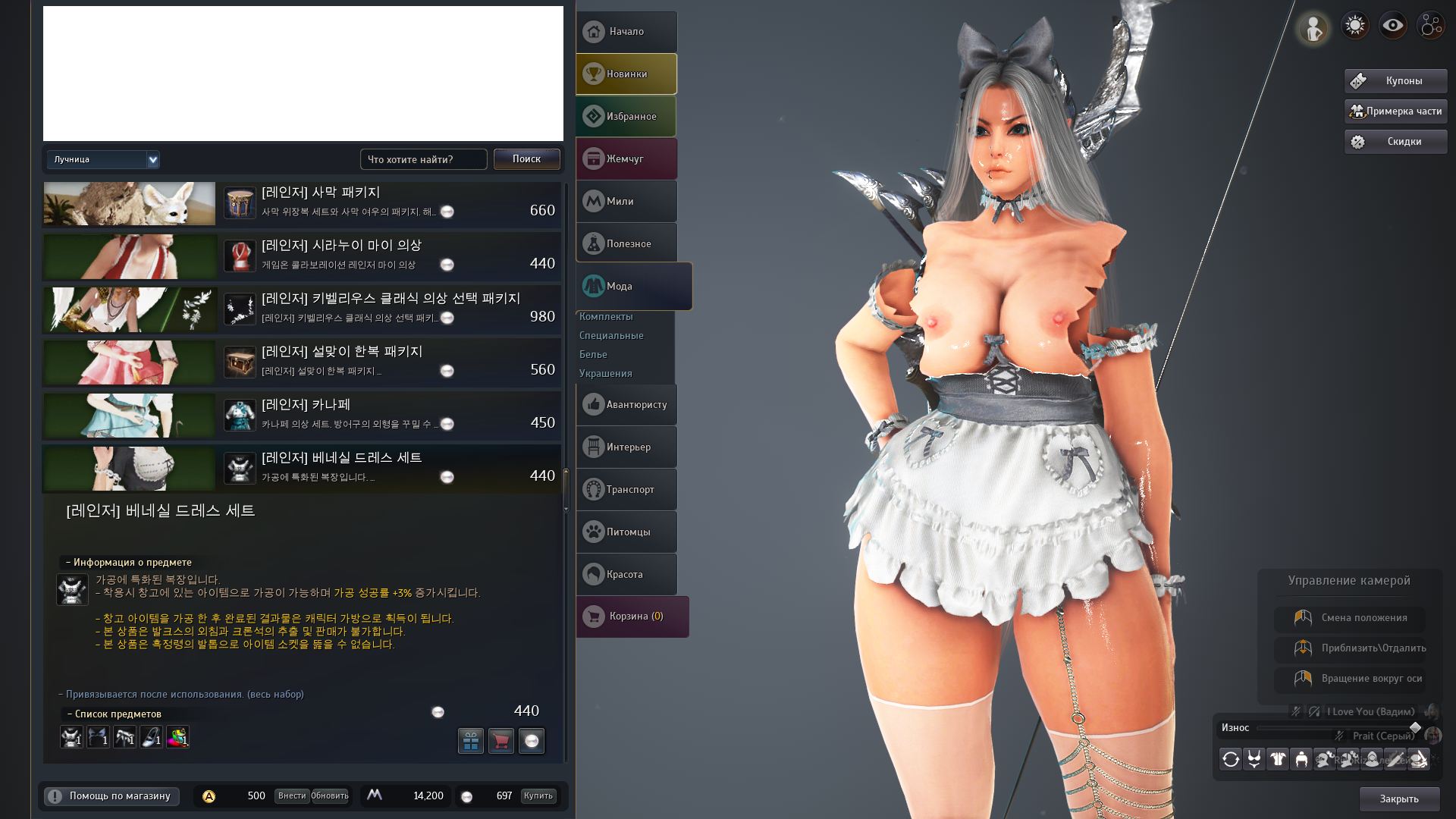Image resolution: width=1456 pixels, height=819 pixels.
Task: Open the Белье subcategory under Мода
Action: pos(595,354)
